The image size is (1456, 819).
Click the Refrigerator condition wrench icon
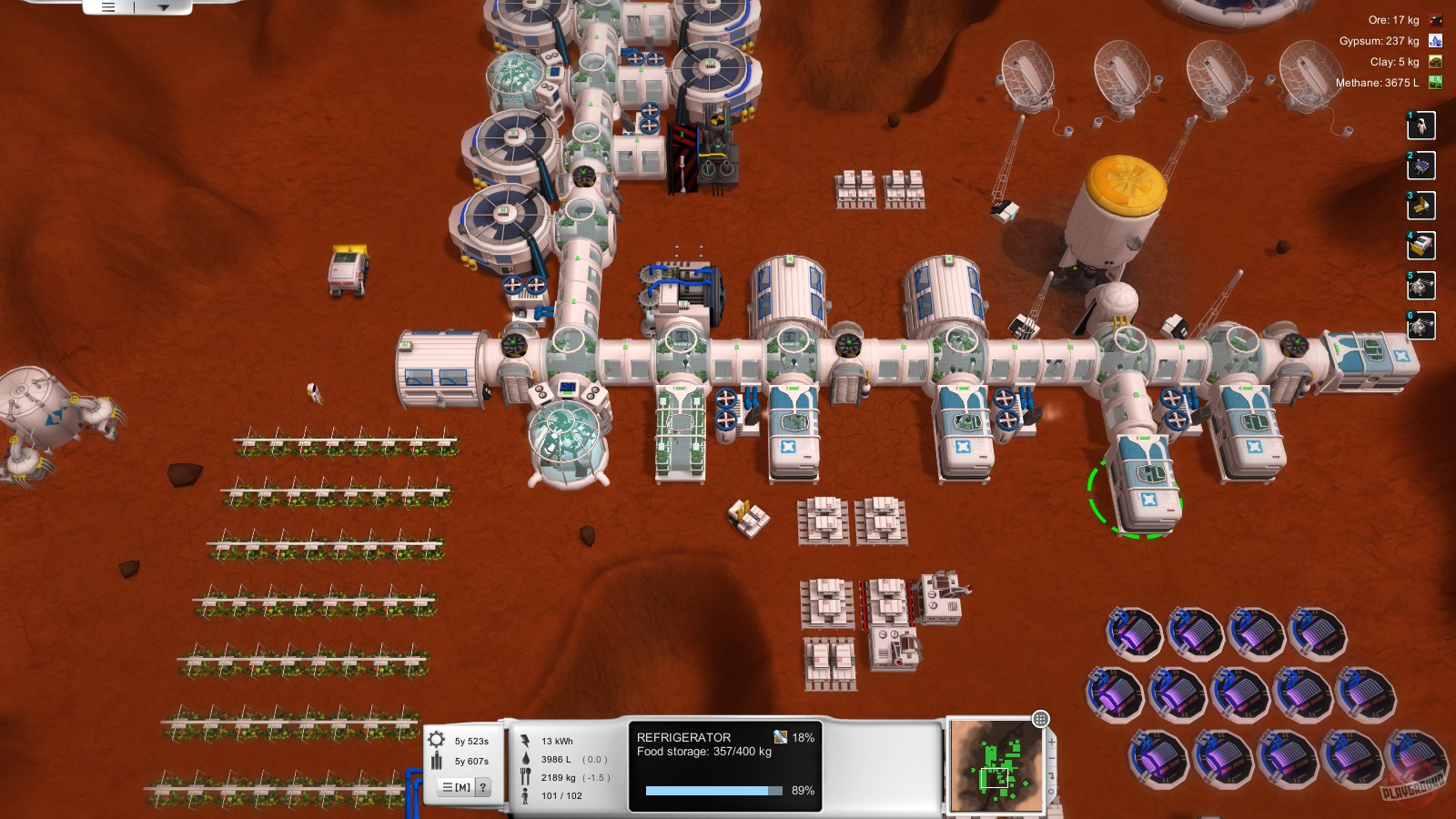[x=781, y=739]
